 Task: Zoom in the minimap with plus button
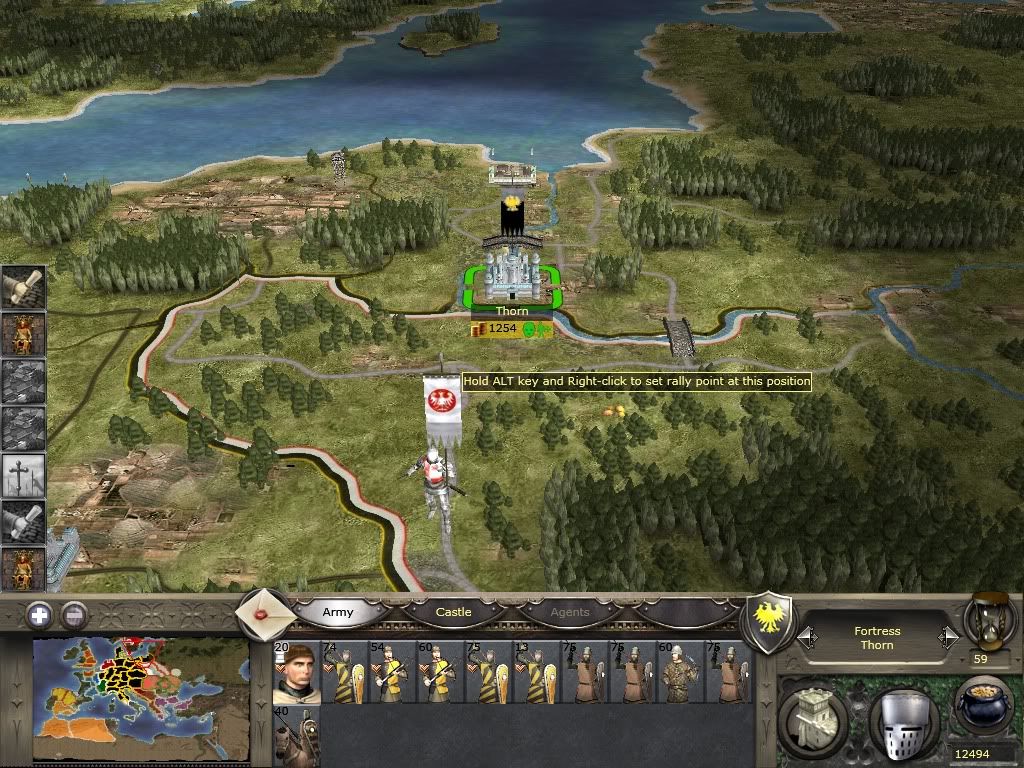(39, 615)
